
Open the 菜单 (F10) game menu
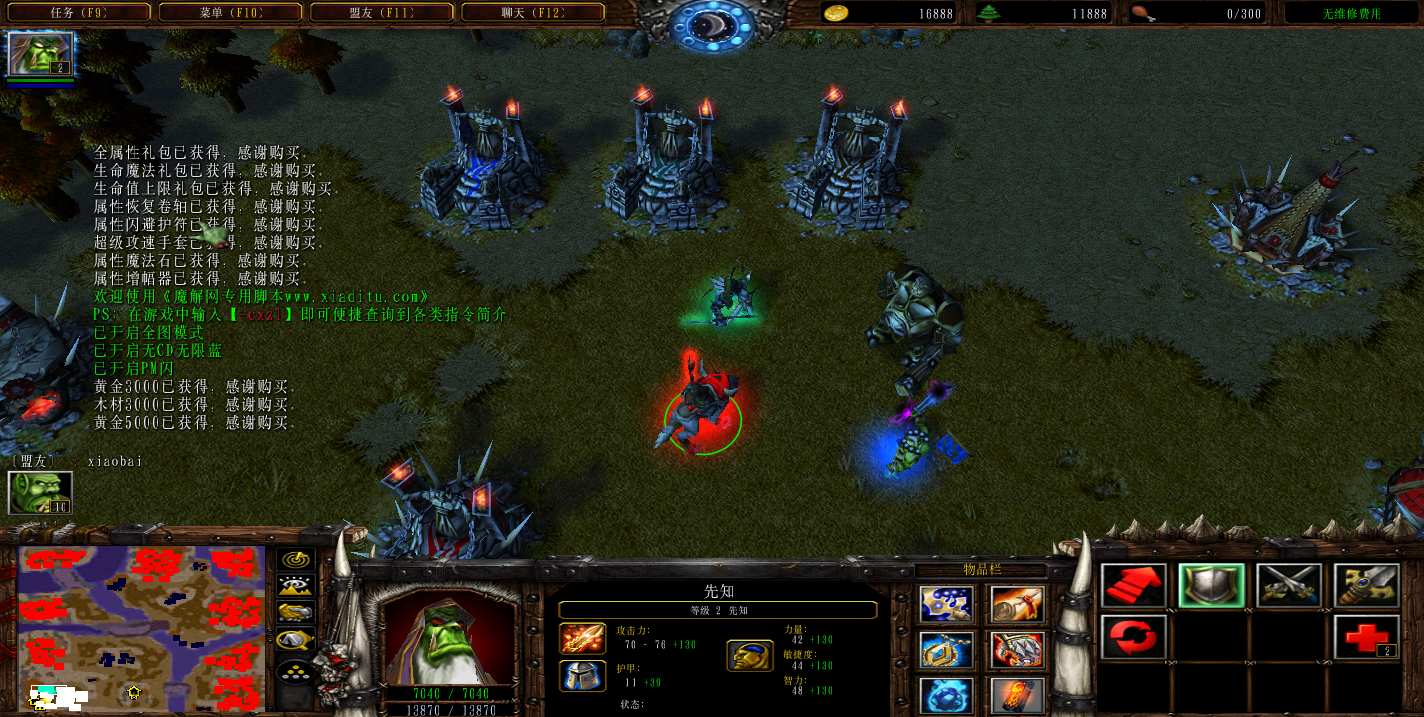(x=228, y=13)
